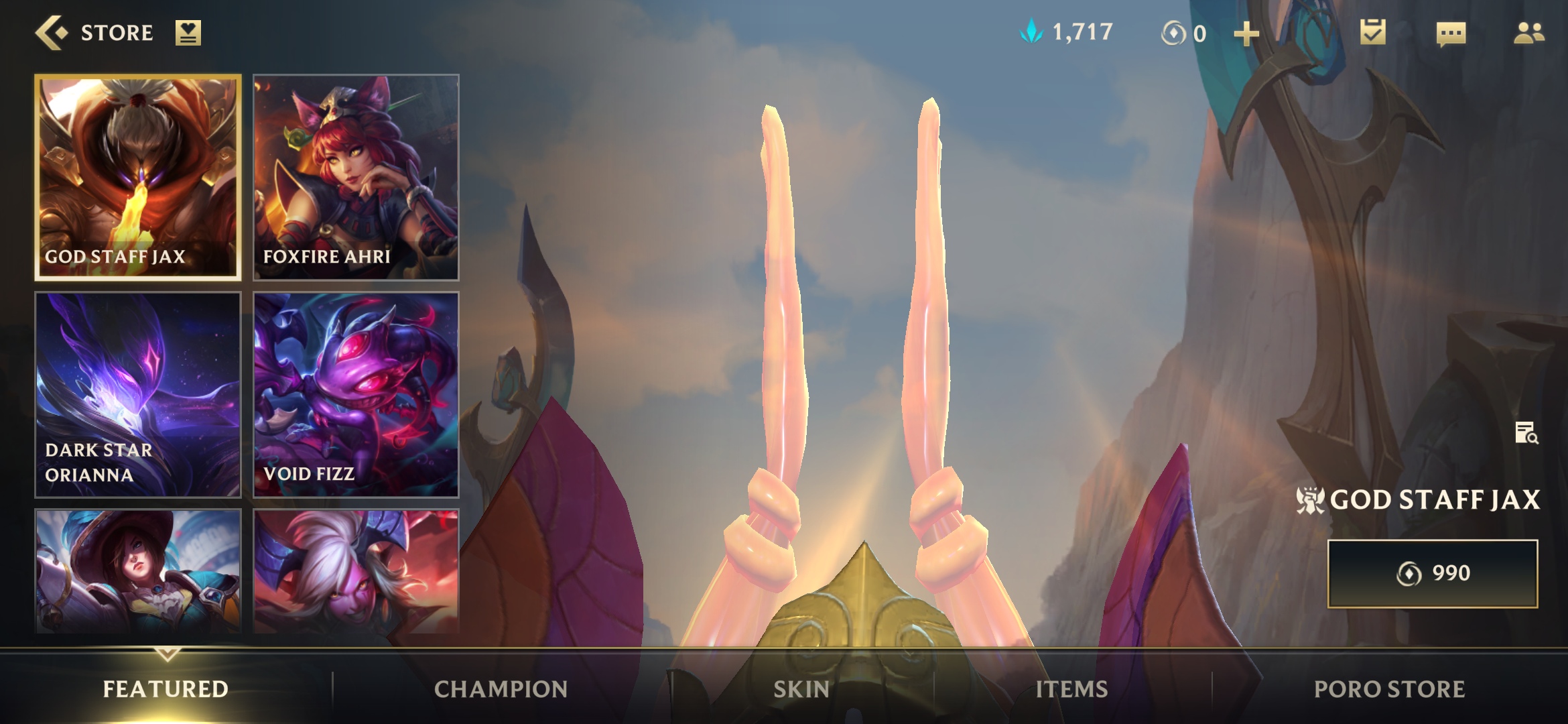View skin details with the magnifier icon
This screenshot has width=1568, height=724.
[1526, 433]
